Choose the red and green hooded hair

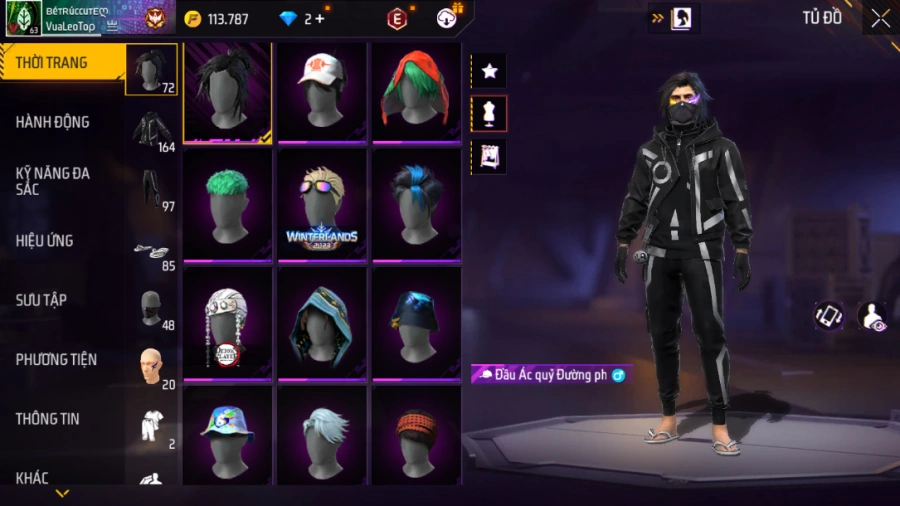coord(416,92)
